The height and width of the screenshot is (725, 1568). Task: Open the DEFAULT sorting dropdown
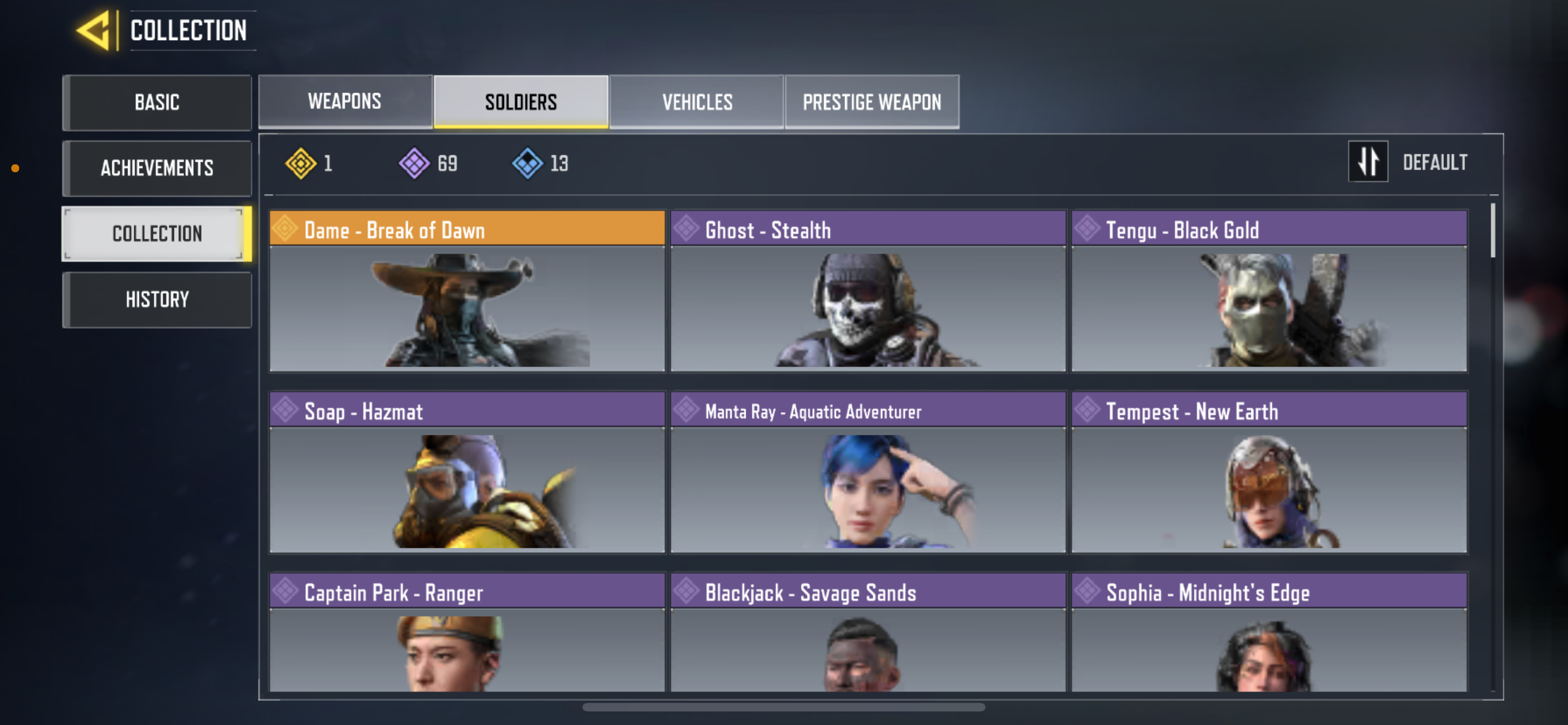(x=1436, y=162)
